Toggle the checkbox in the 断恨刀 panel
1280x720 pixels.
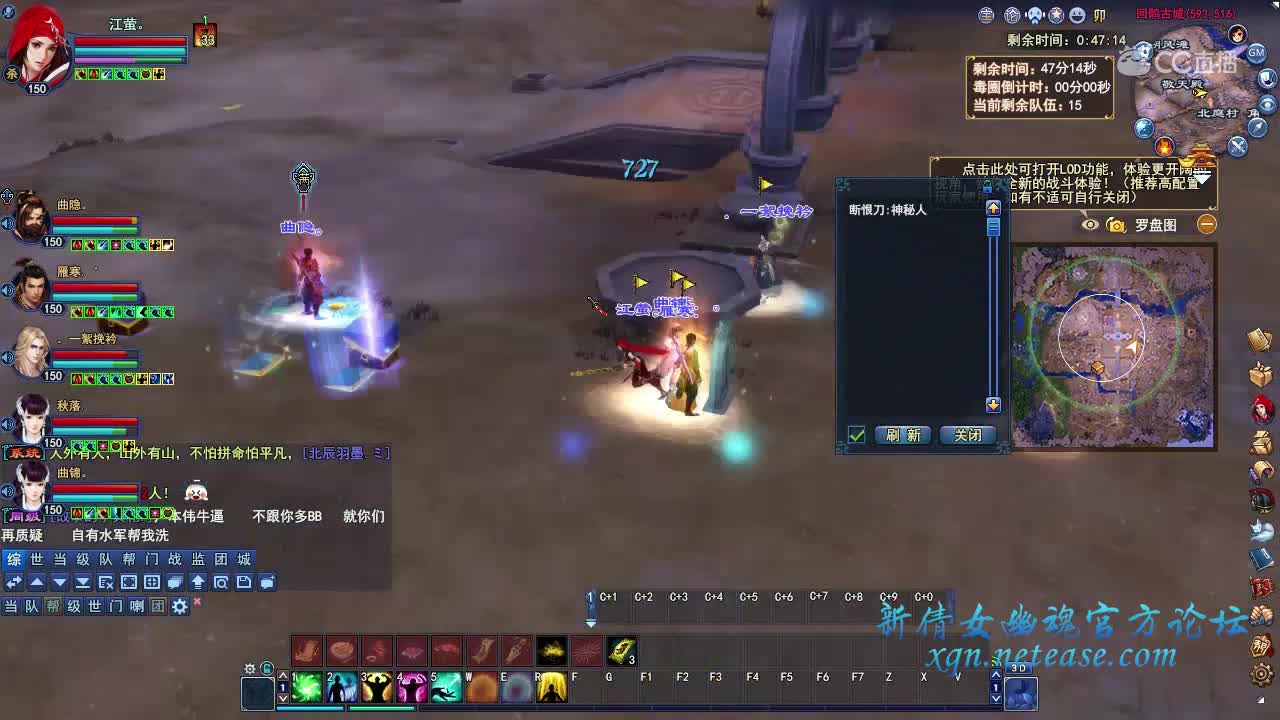(x=854, y=435)
